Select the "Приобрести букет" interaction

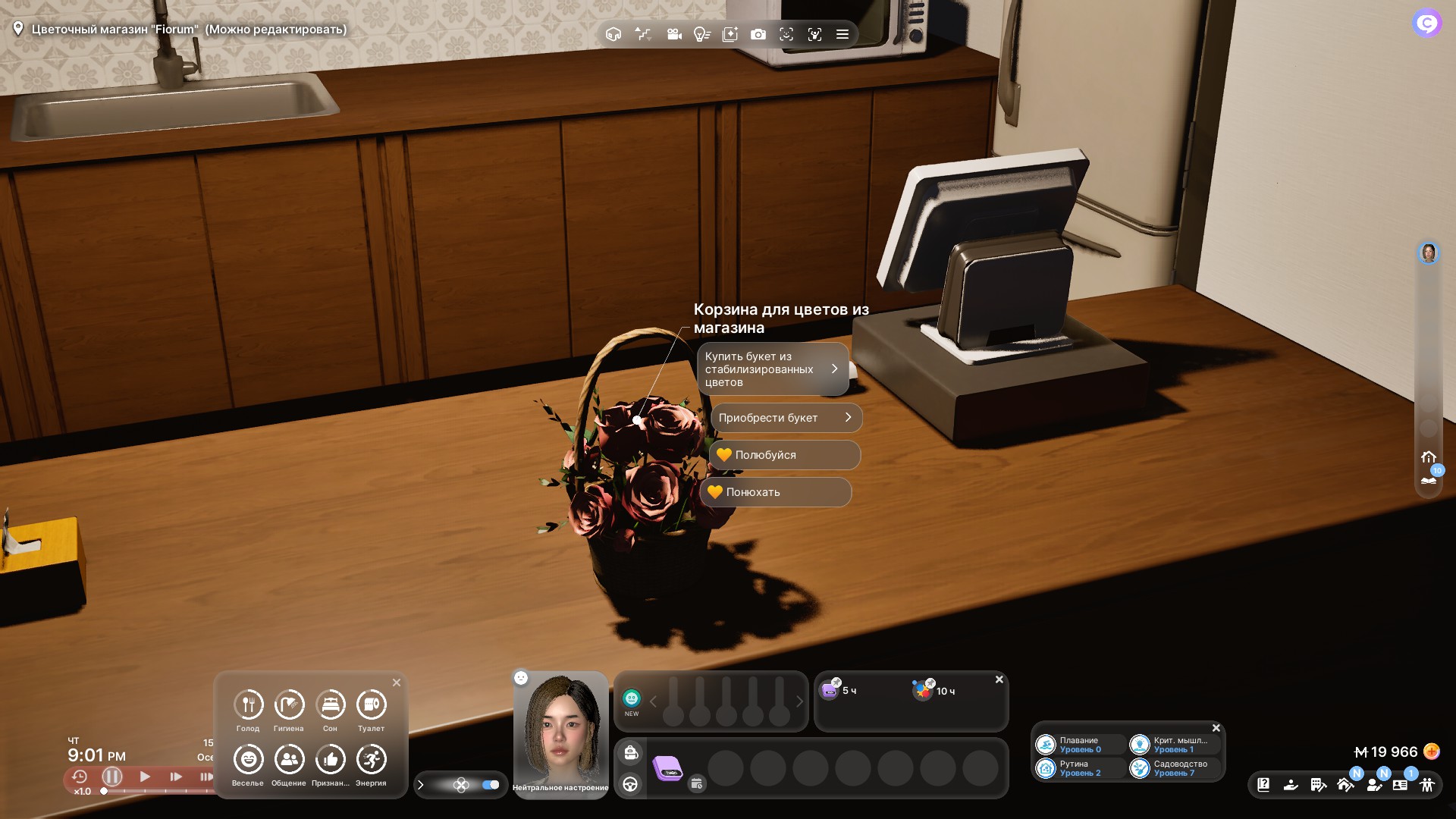click(x=786, y=418)
